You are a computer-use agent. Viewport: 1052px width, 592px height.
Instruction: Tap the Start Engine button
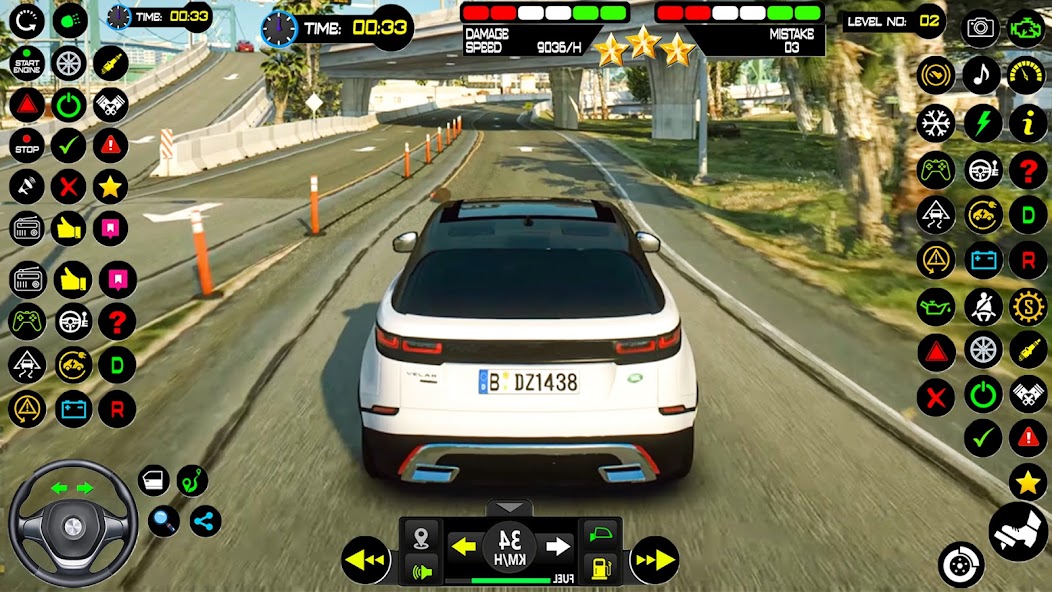click(27, 63)
